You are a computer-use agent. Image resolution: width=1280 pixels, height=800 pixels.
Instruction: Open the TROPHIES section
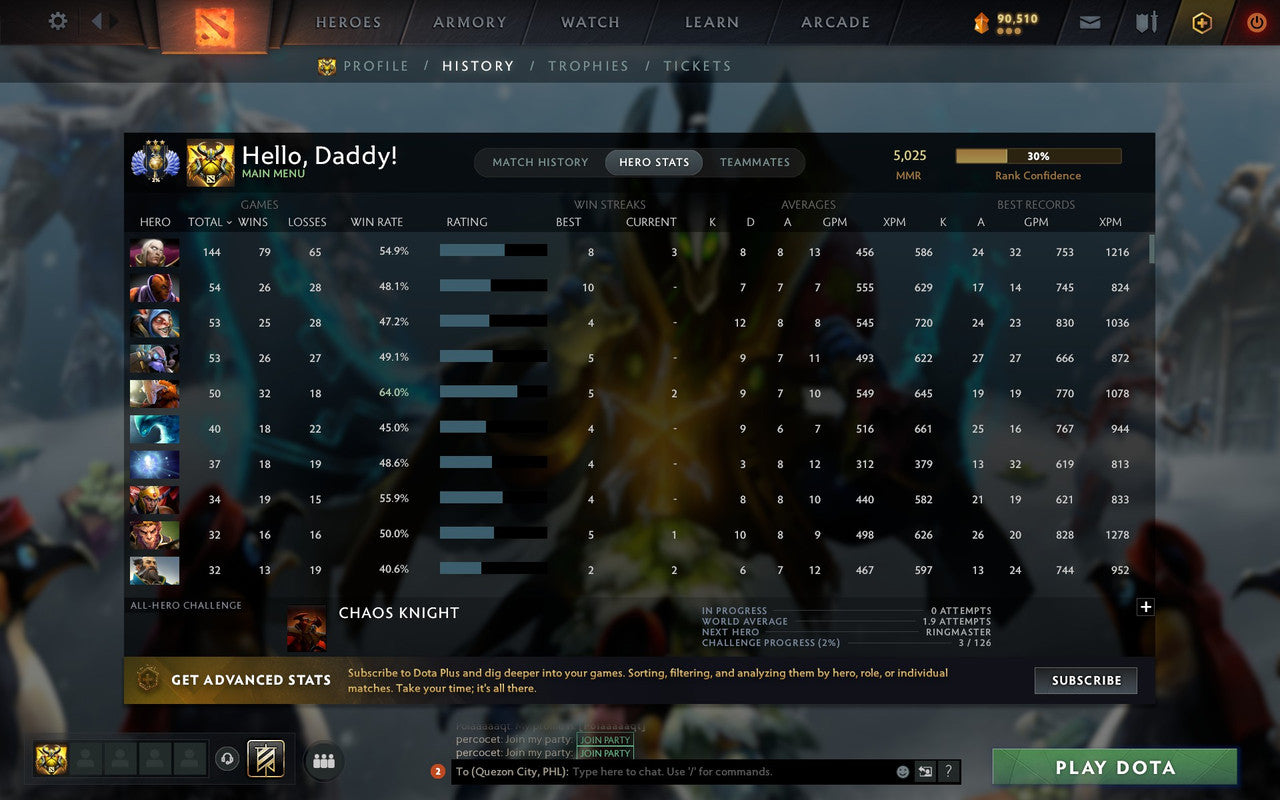[588, 66]
